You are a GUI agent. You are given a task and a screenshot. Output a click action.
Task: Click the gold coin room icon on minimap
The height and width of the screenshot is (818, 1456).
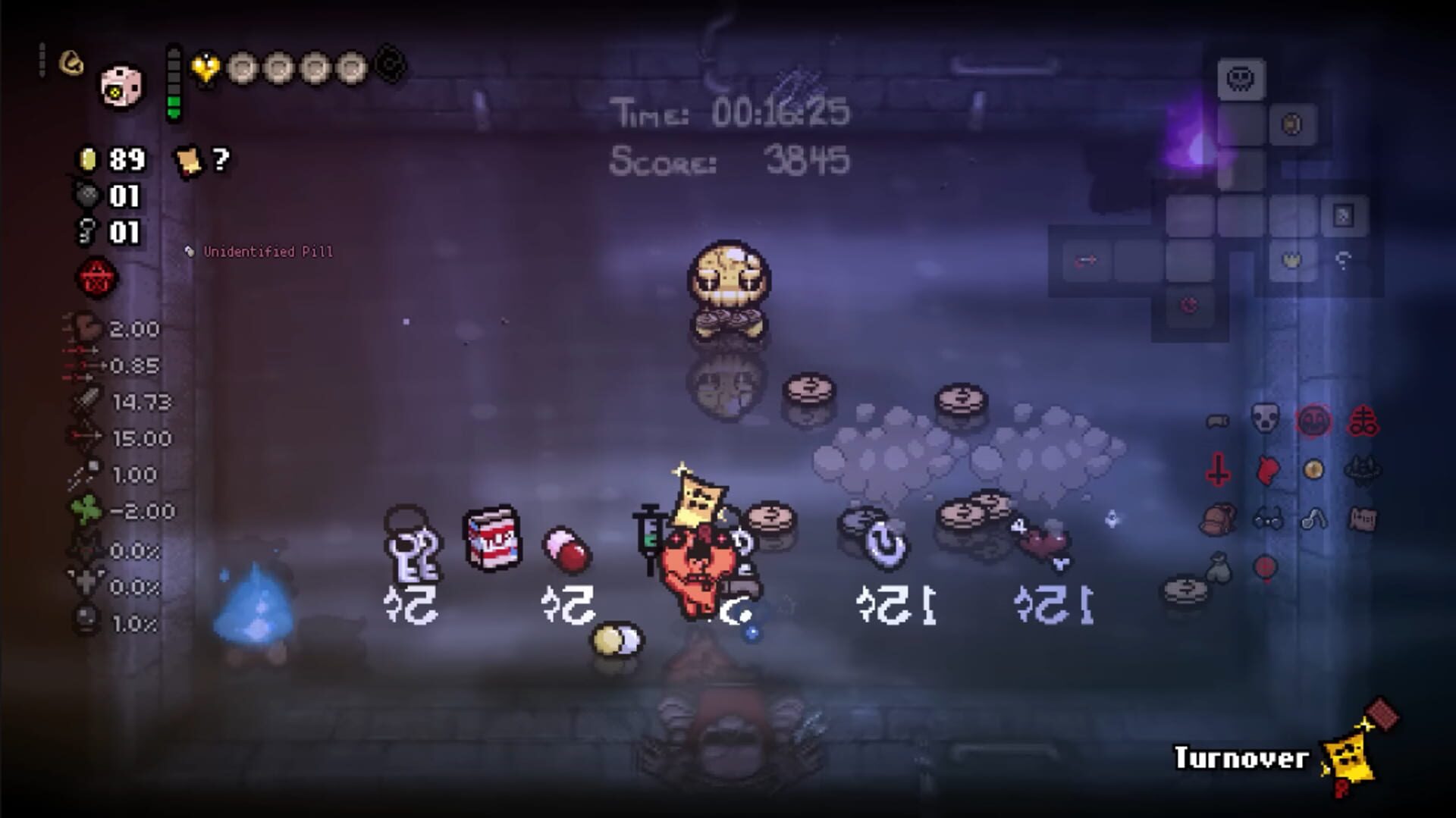pyautogui.click(x=1291, y=124)
